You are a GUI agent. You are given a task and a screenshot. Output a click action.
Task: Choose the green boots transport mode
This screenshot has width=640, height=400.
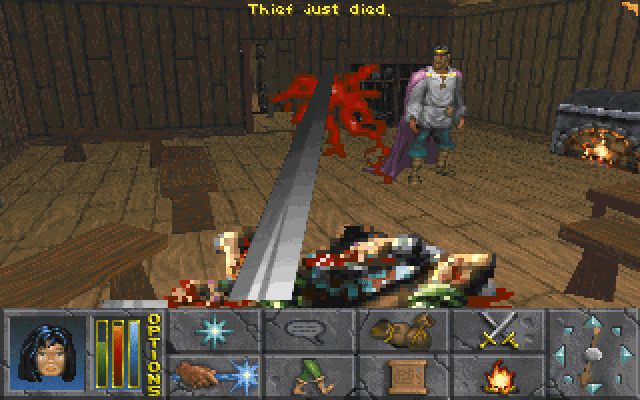[307, 376]
